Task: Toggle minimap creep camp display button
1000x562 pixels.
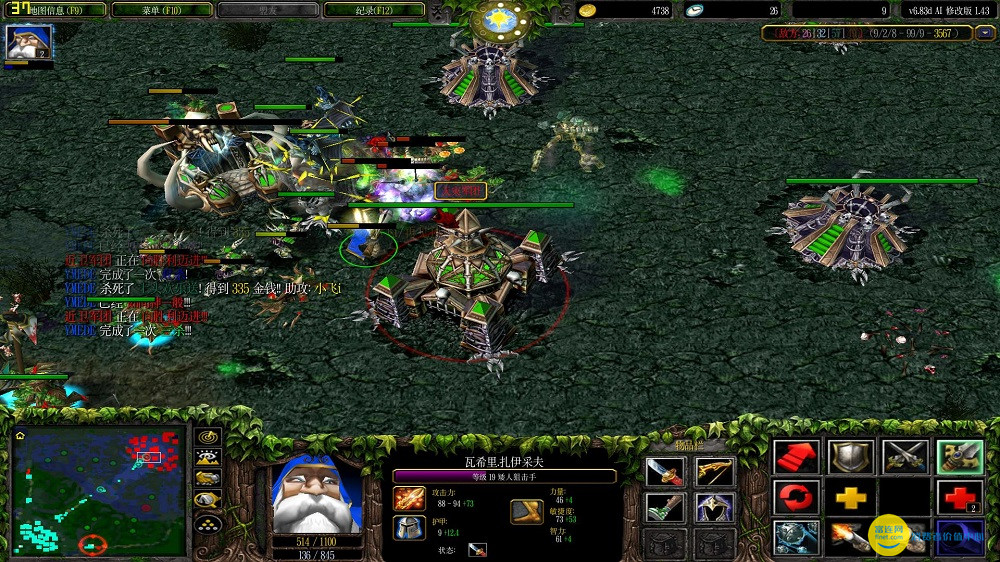Action: 208,500
